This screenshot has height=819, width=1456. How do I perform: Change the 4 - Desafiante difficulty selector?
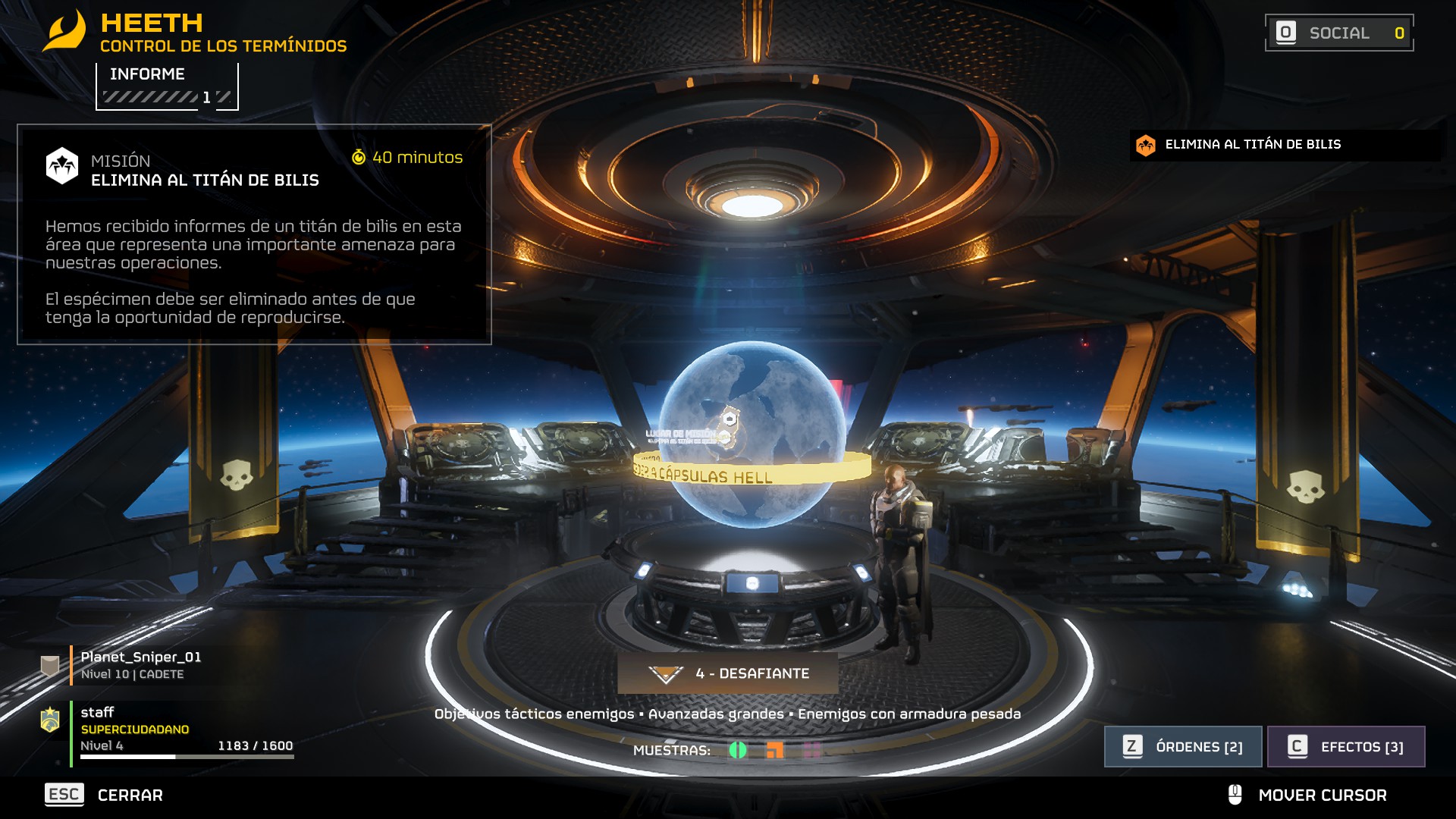(728, 673)
